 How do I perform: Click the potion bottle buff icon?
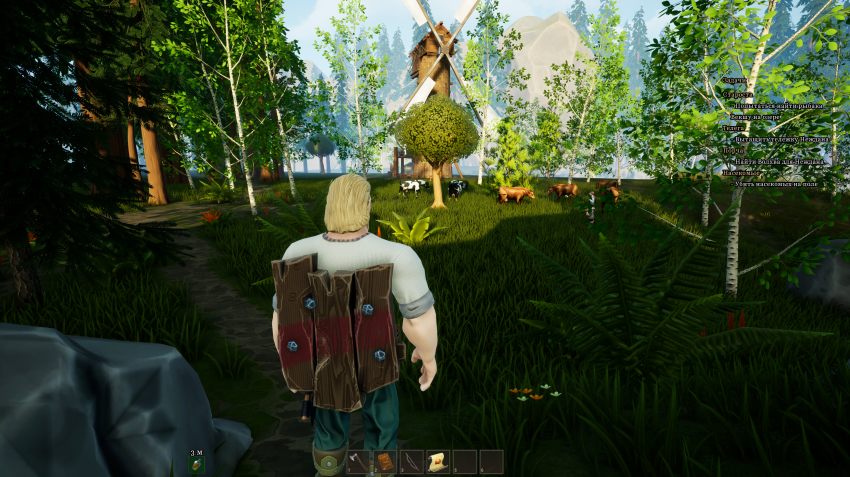click(198, 464)
